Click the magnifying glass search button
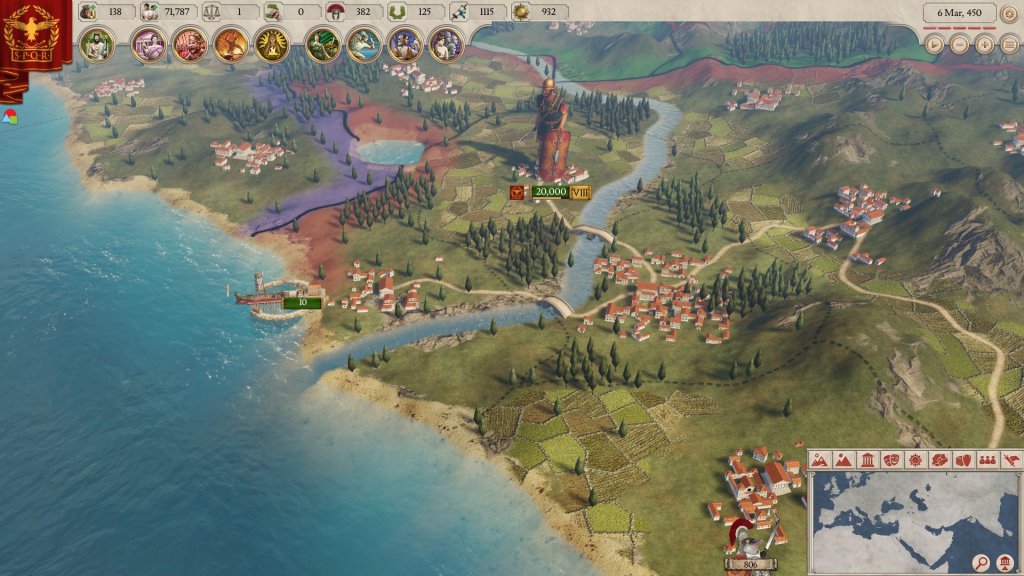The image size is (1024, 576). point(981,563)
